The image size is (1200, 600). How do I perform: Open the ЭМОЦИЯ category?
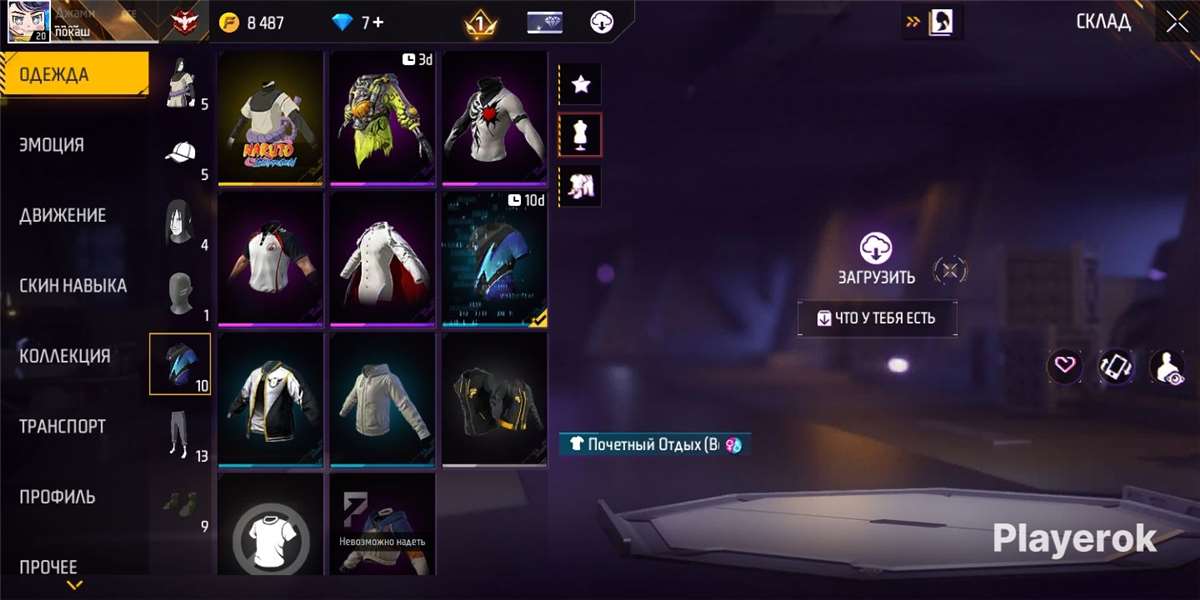click(52, 145)
